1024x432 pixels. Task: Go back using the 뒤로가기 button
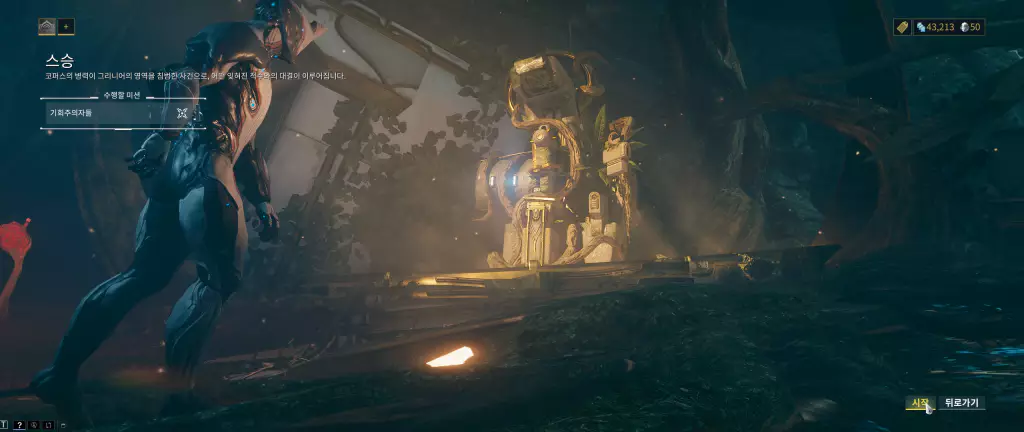[962, 403]
